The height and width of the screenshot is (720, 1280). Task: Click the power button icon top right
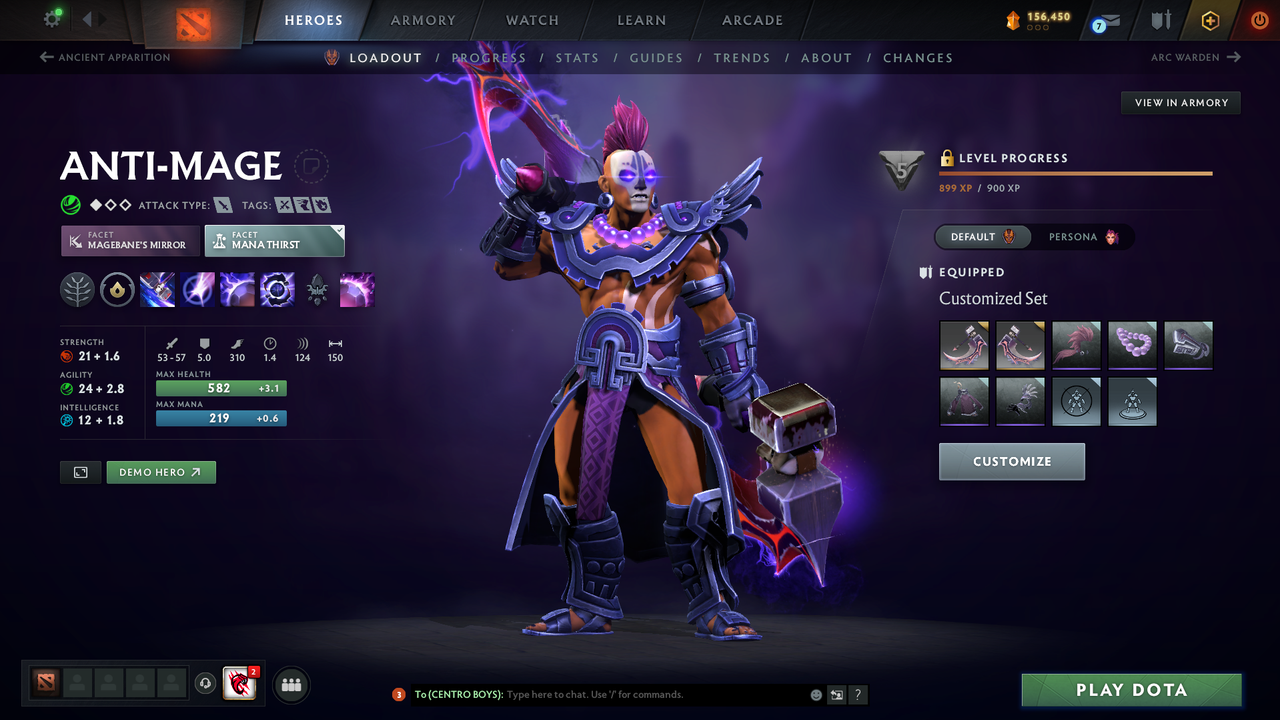[x=1259, y=20]
